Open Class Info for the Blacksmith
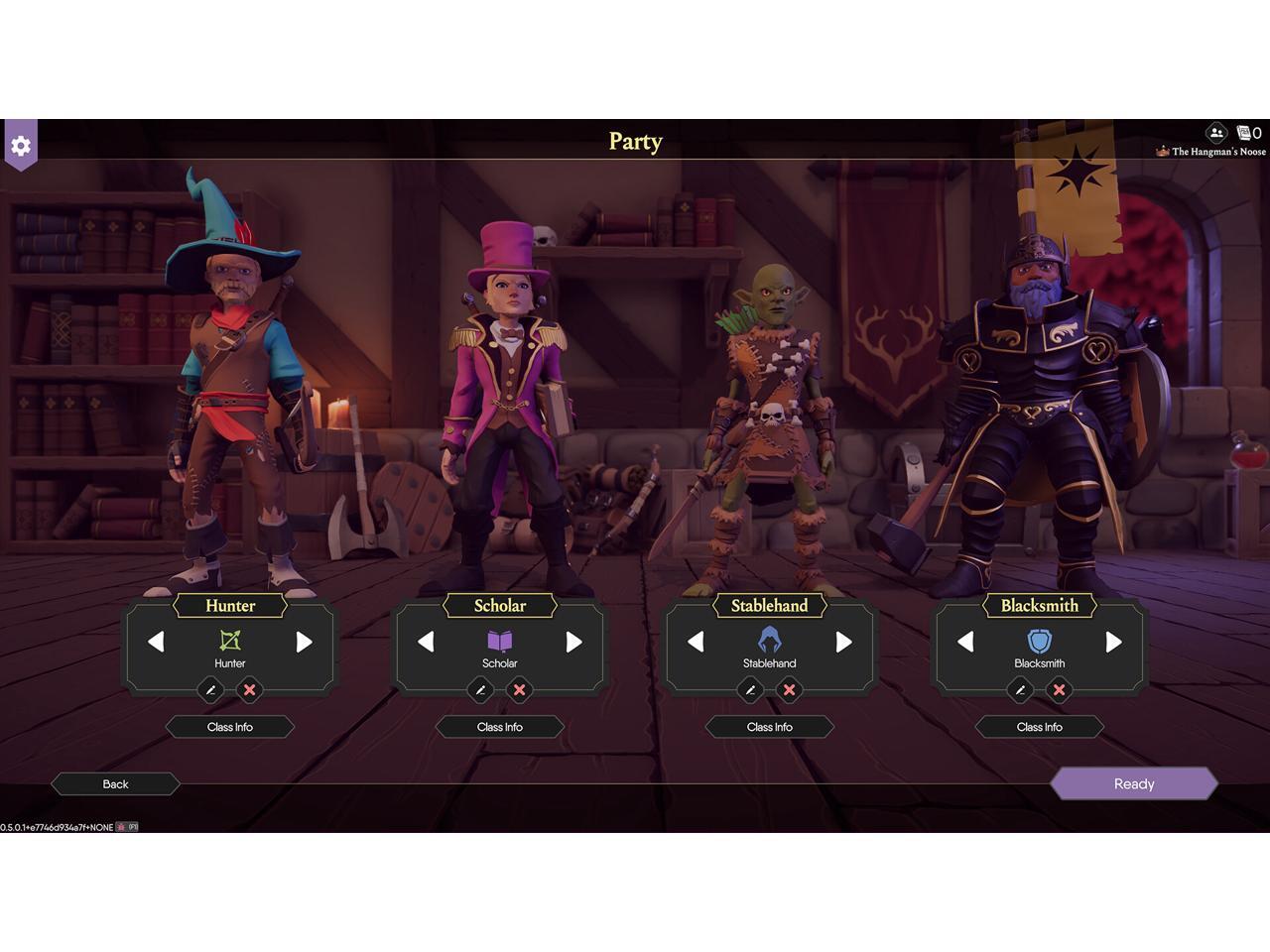Viewport: 1270px width, 952px height. click(1040, 727)
